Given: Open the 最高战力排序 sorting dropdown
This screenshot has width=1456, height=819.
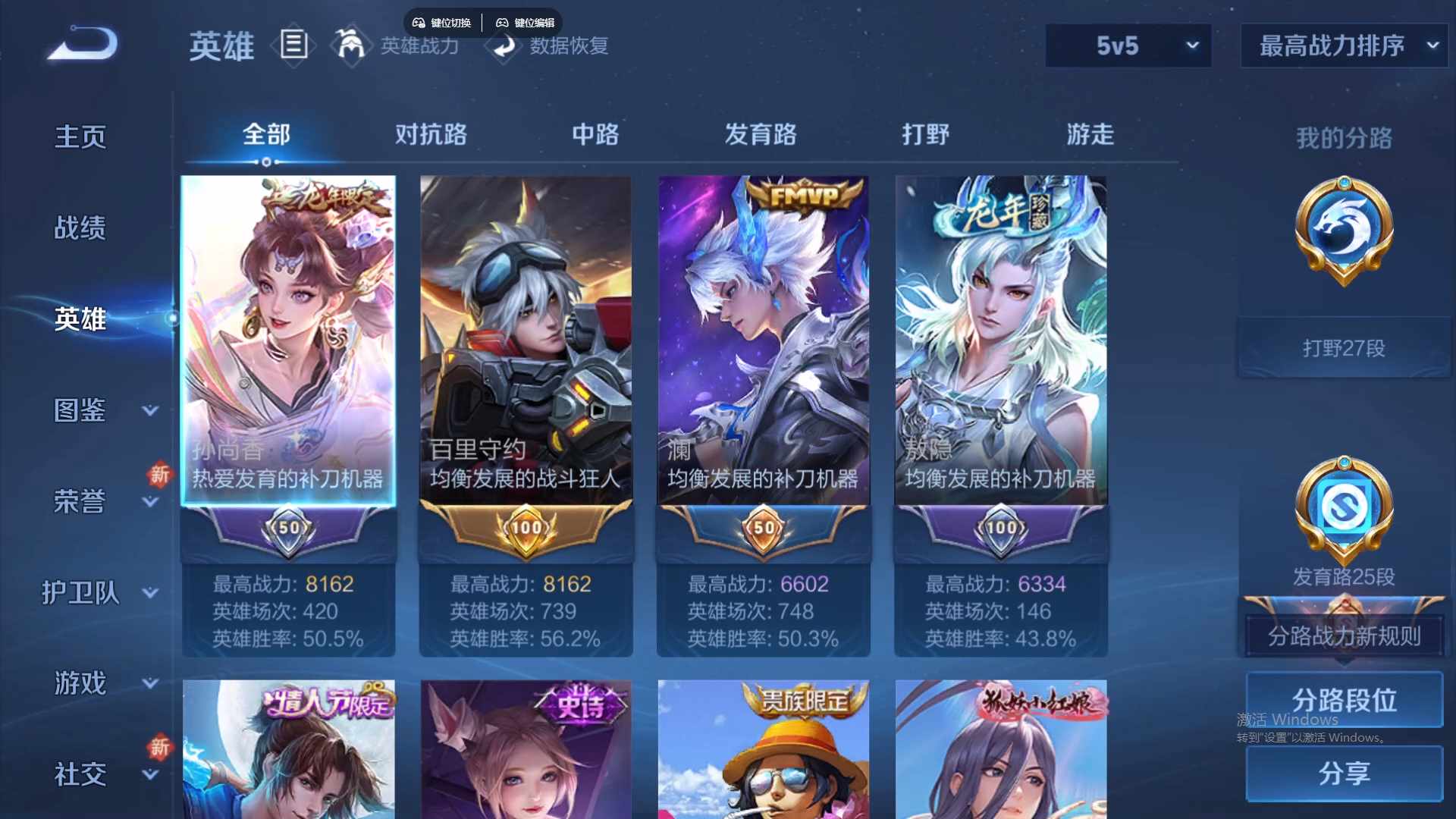Looking at the screenshot, I should tap(1342, 45).
